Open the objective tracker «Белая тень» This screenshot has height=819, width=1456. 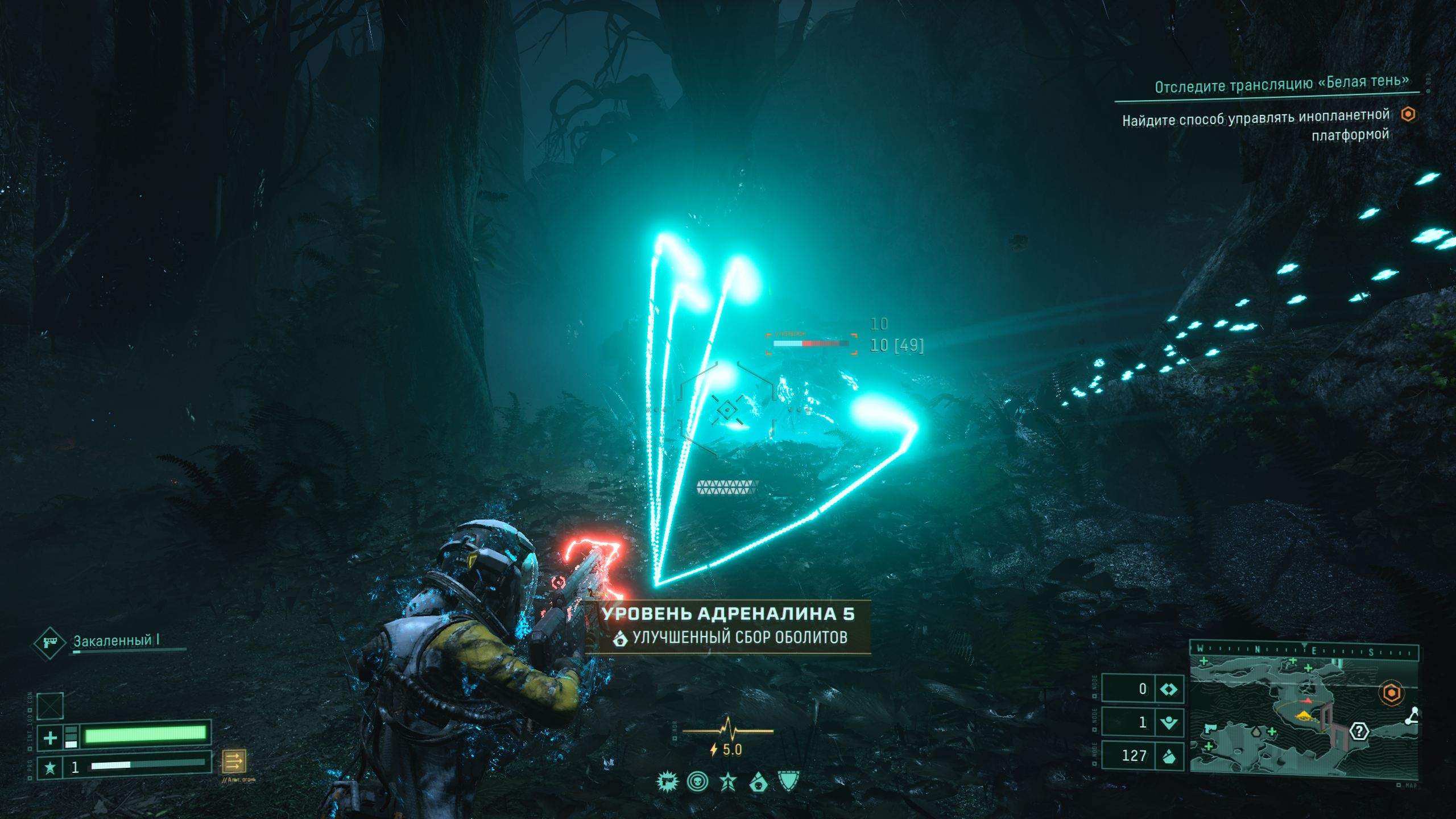(1282, 84)
